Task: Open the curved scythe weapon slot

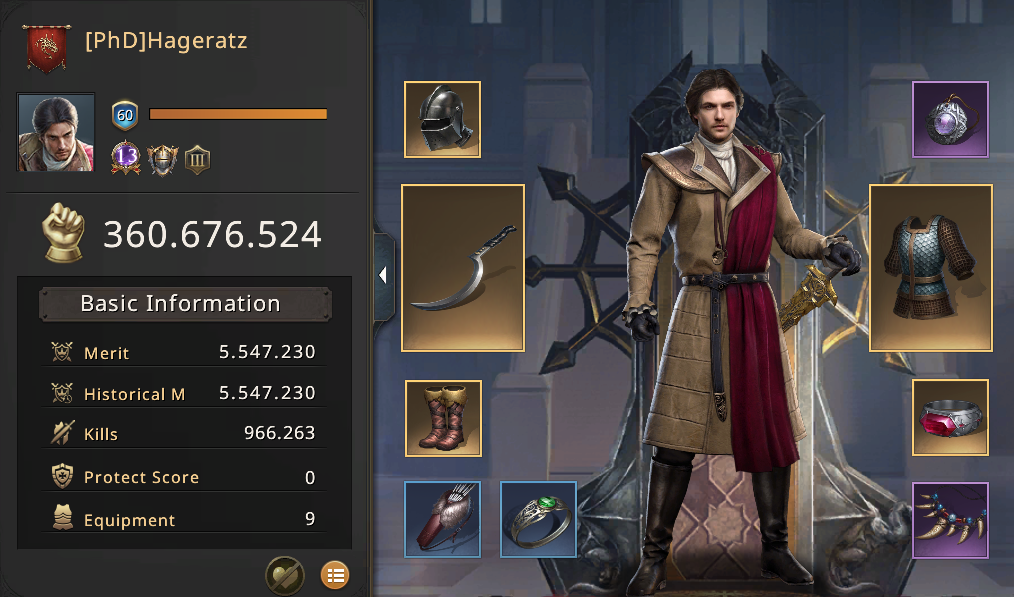Action: point(463,267)
